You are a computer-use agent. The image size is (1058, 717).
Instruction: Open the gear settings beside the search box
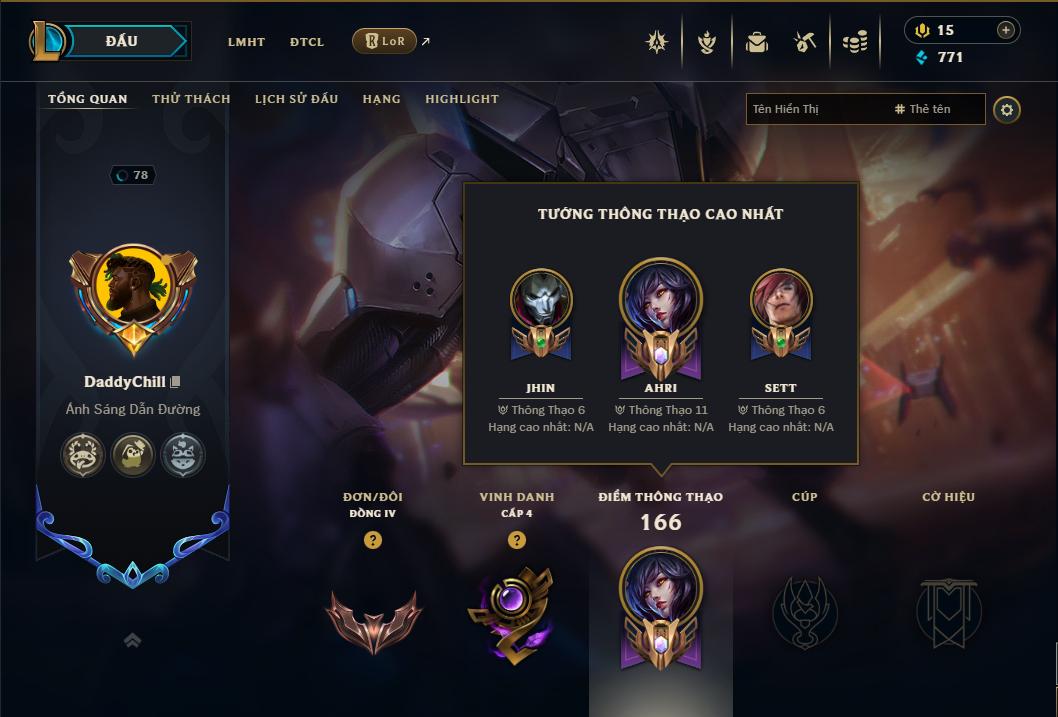pos(1007,109)
